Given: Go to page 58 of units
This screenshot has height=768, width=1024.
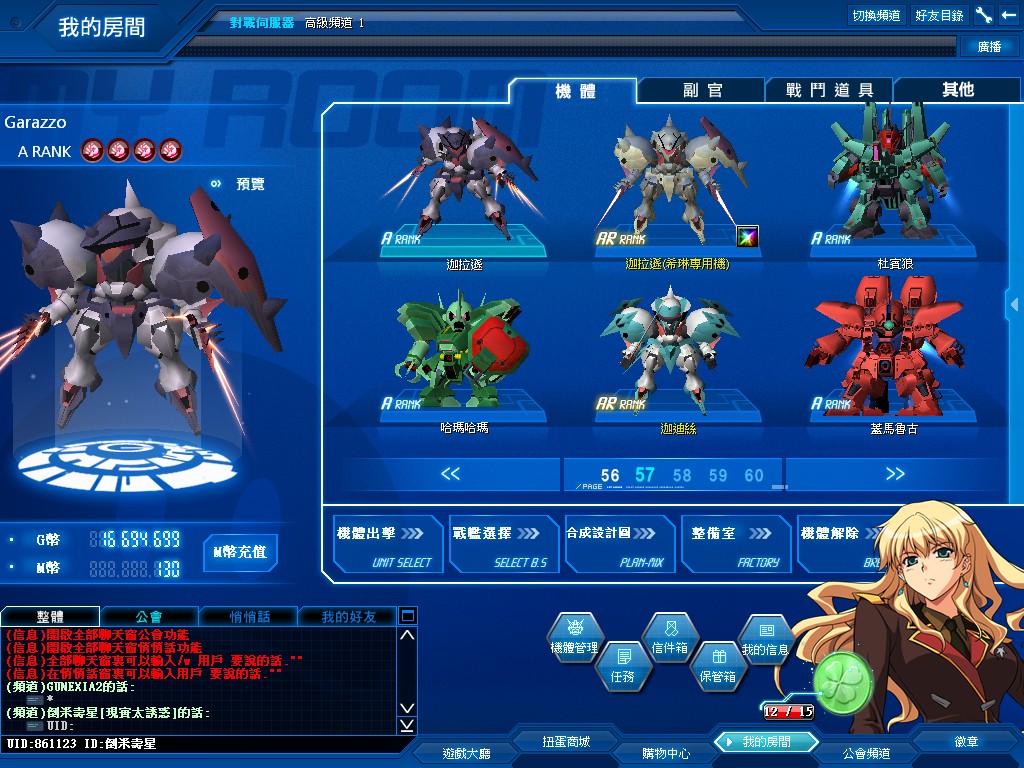Looking at the screenshot, I should tap(682, 475).
